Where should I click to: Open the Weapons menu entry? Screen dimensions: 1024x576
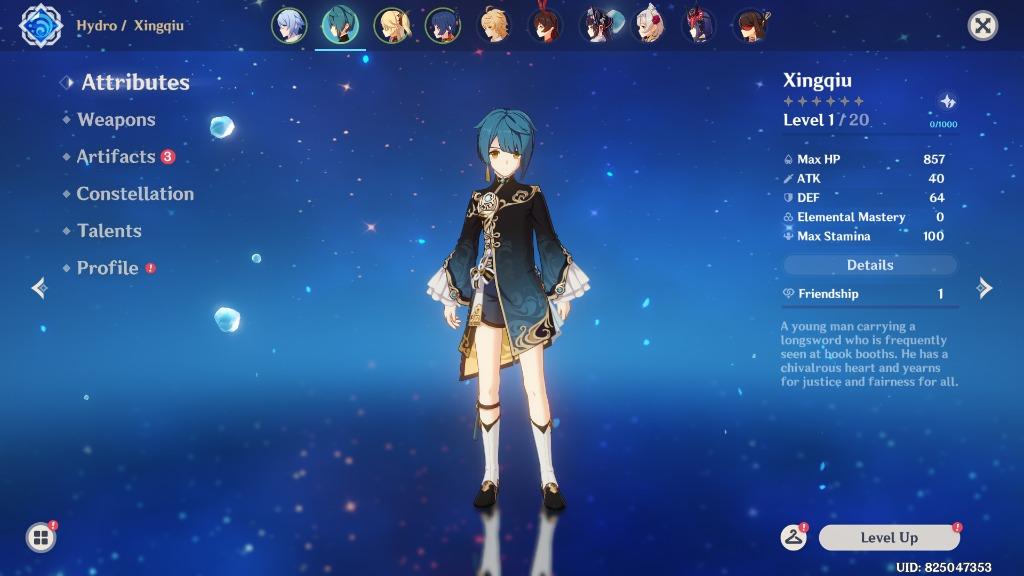click(x=116, y=120)
